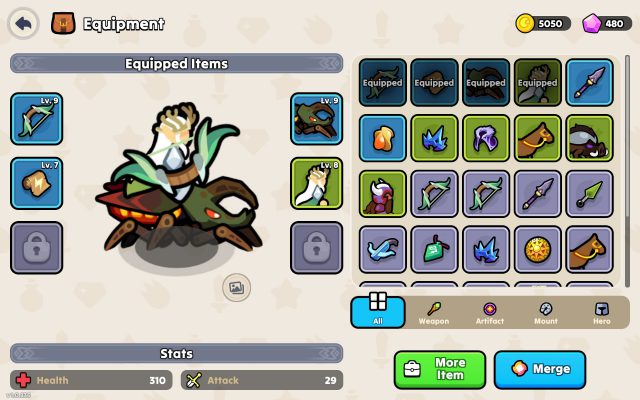Click the image gallery icon below character

pyautogui.click(x=236, y=288)
